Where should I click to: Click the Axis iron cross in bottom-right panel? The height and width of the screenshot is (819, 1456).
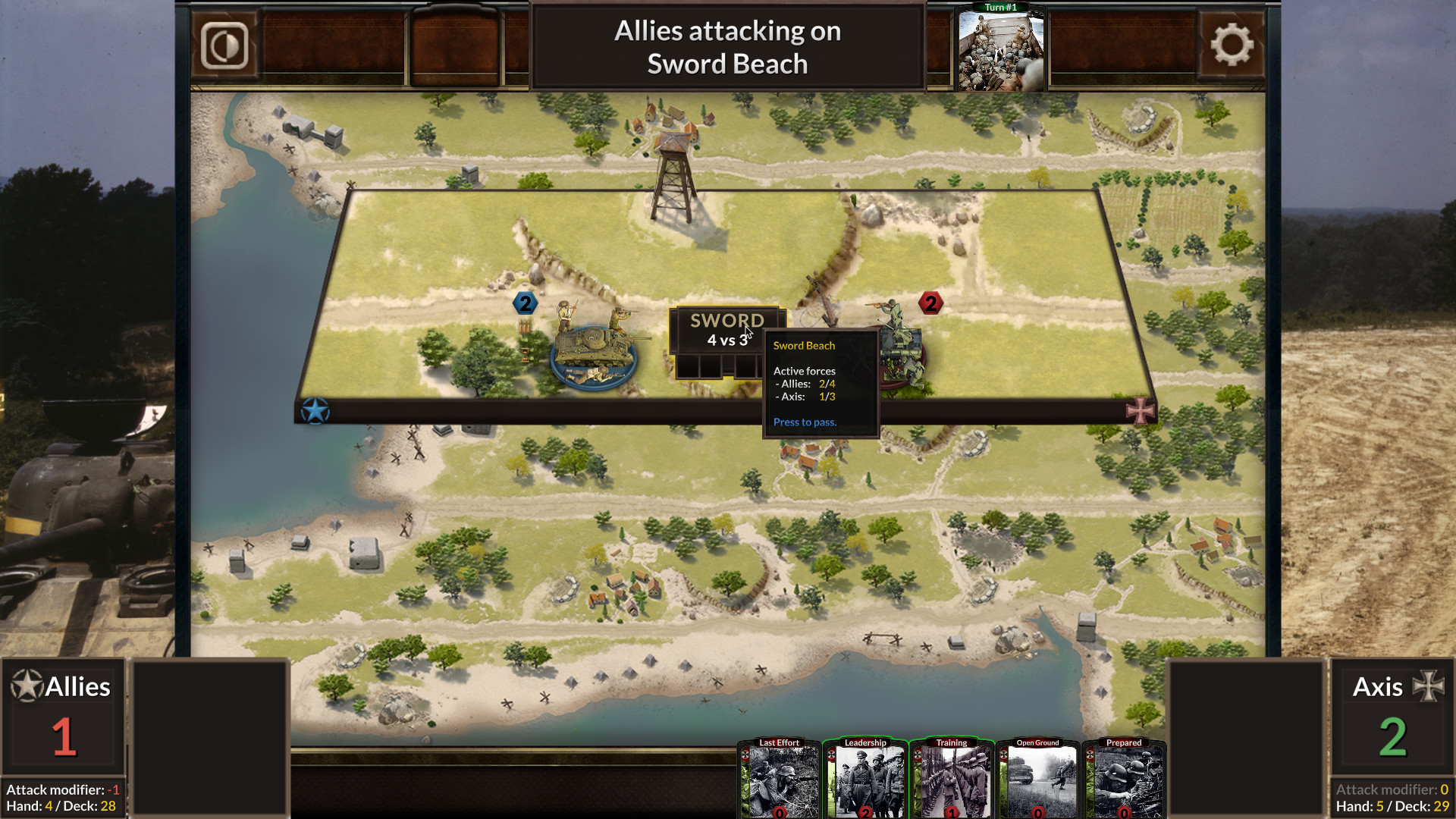tap(1430, 685)
